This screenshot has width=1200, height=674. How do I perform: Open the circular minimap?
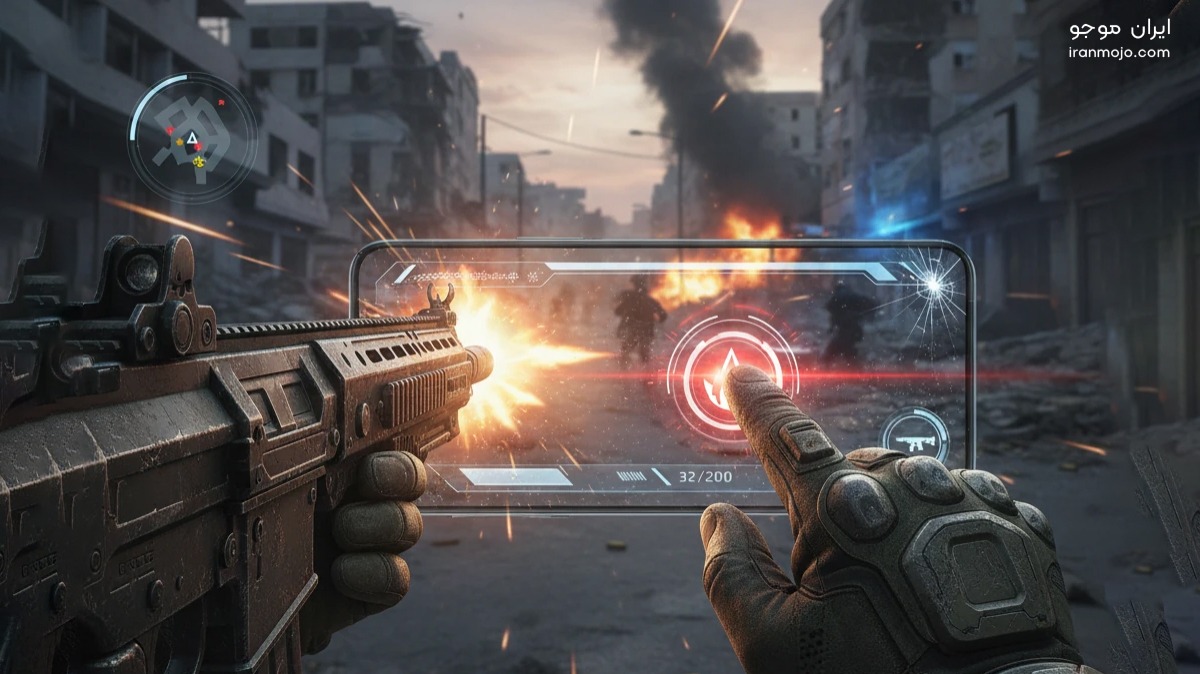point(191,138)
